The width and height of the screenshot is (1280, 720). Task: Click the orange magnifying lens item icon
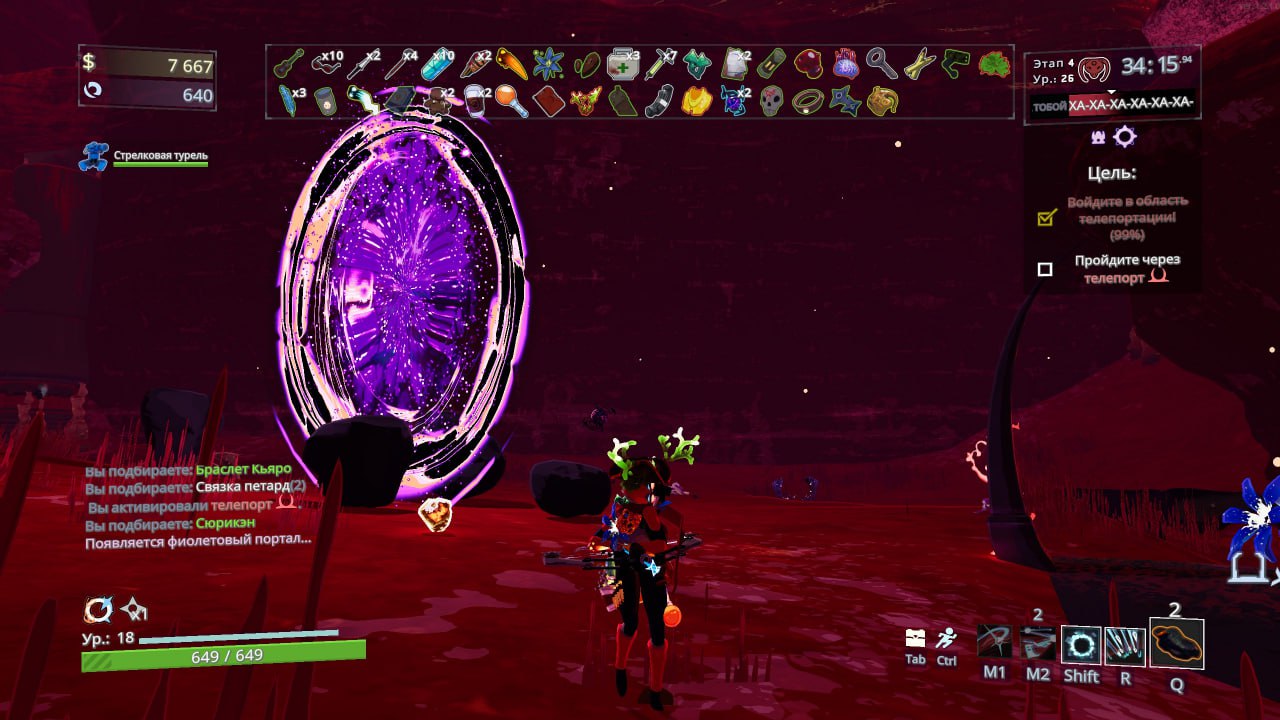click(510, 101)
